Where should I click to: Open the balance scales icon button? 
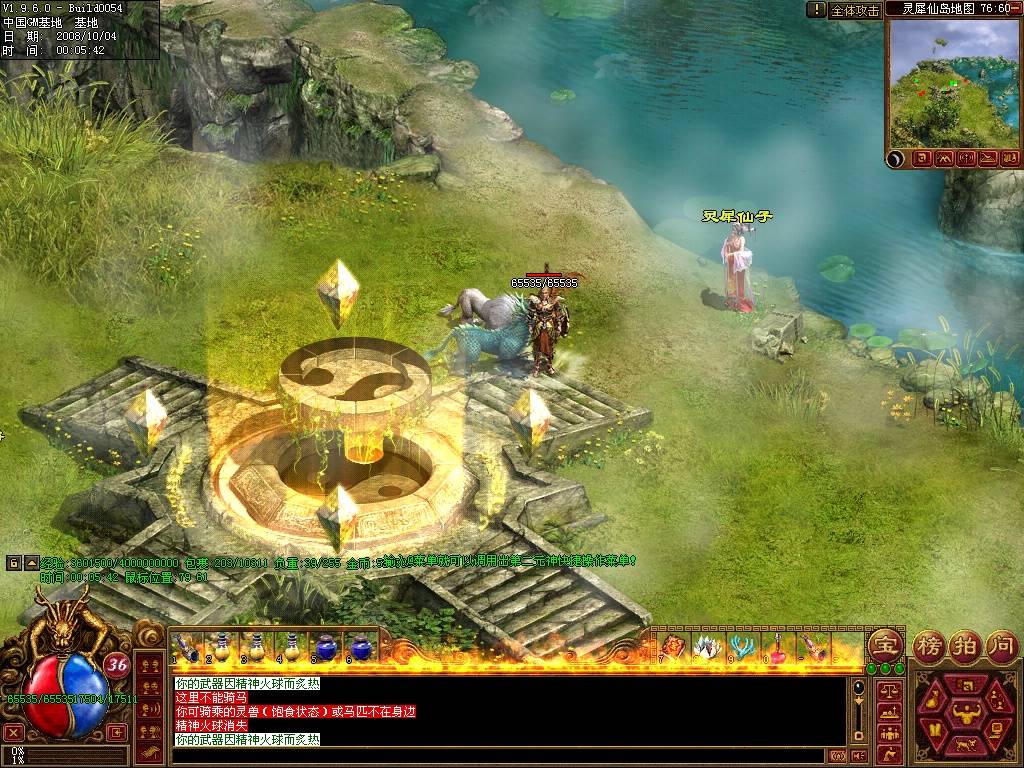click(887, 691)
